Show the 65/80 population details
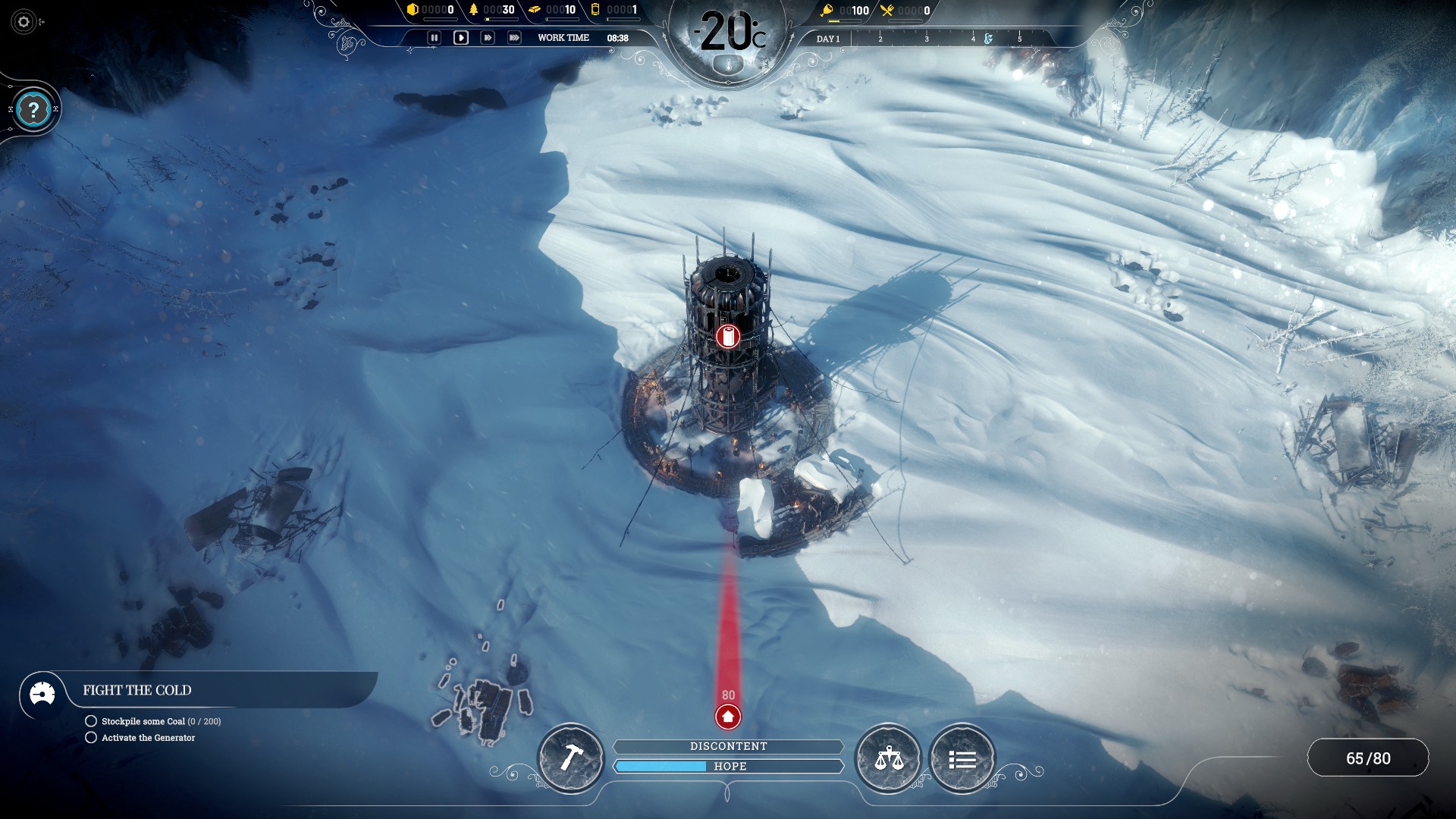 tap(1368, 758)
